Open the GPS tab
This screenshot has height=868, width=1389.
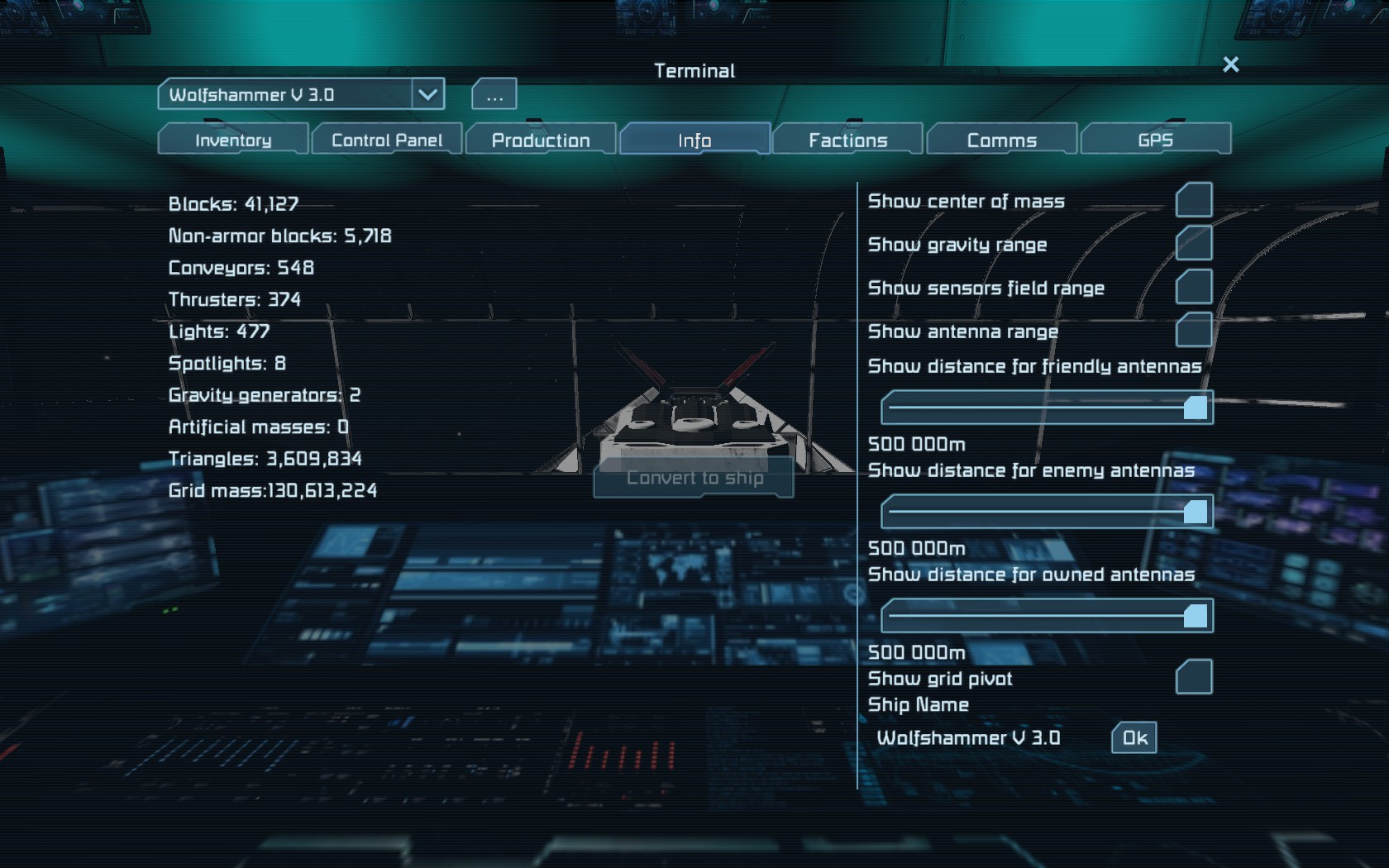click(x=1155, y=140)
